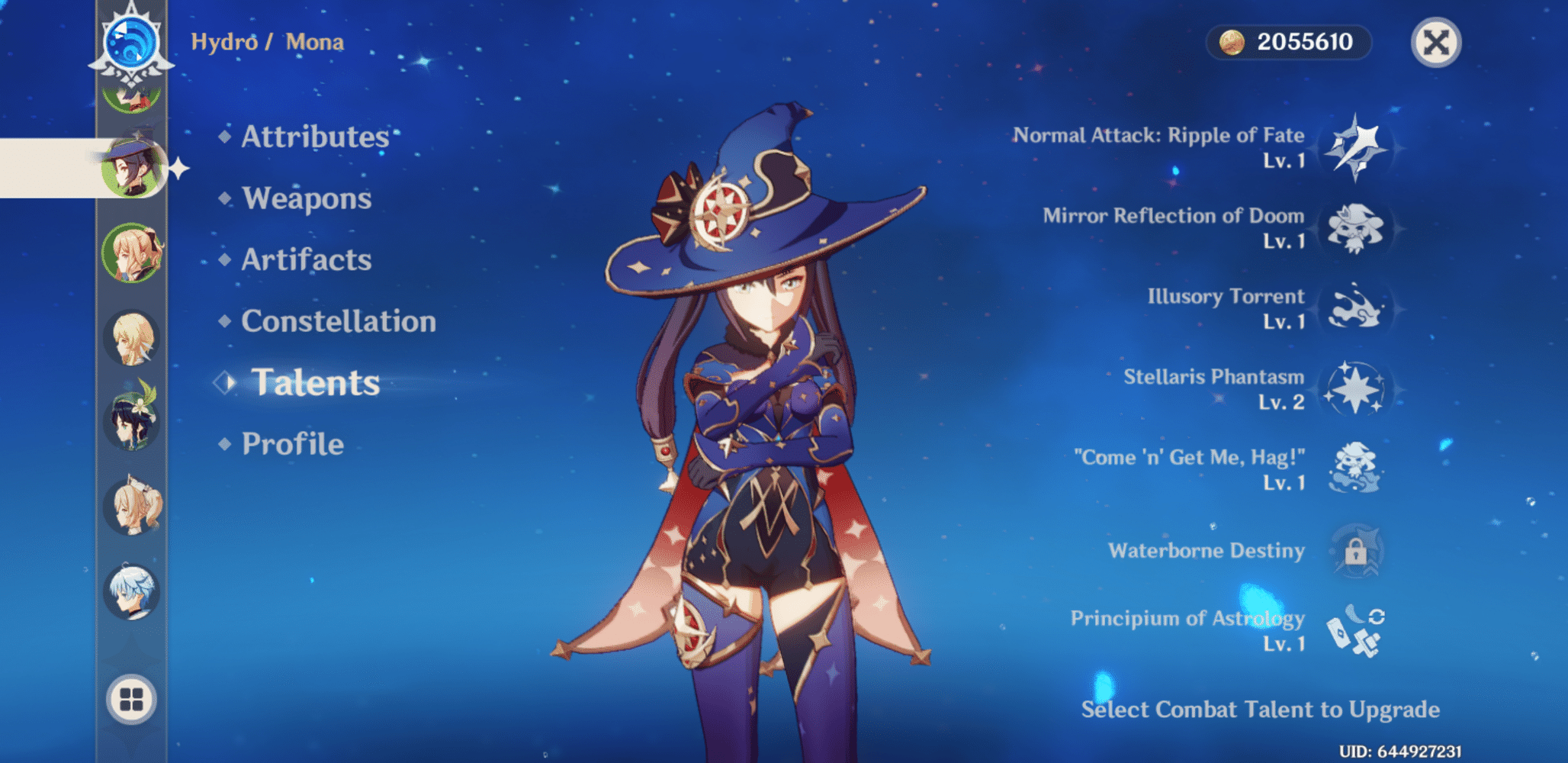The image size is (1568, 763).
Task: Select the Mirror Reflection of Doom talent icon
Action: pyautogui.click(x=1356, y=229)
